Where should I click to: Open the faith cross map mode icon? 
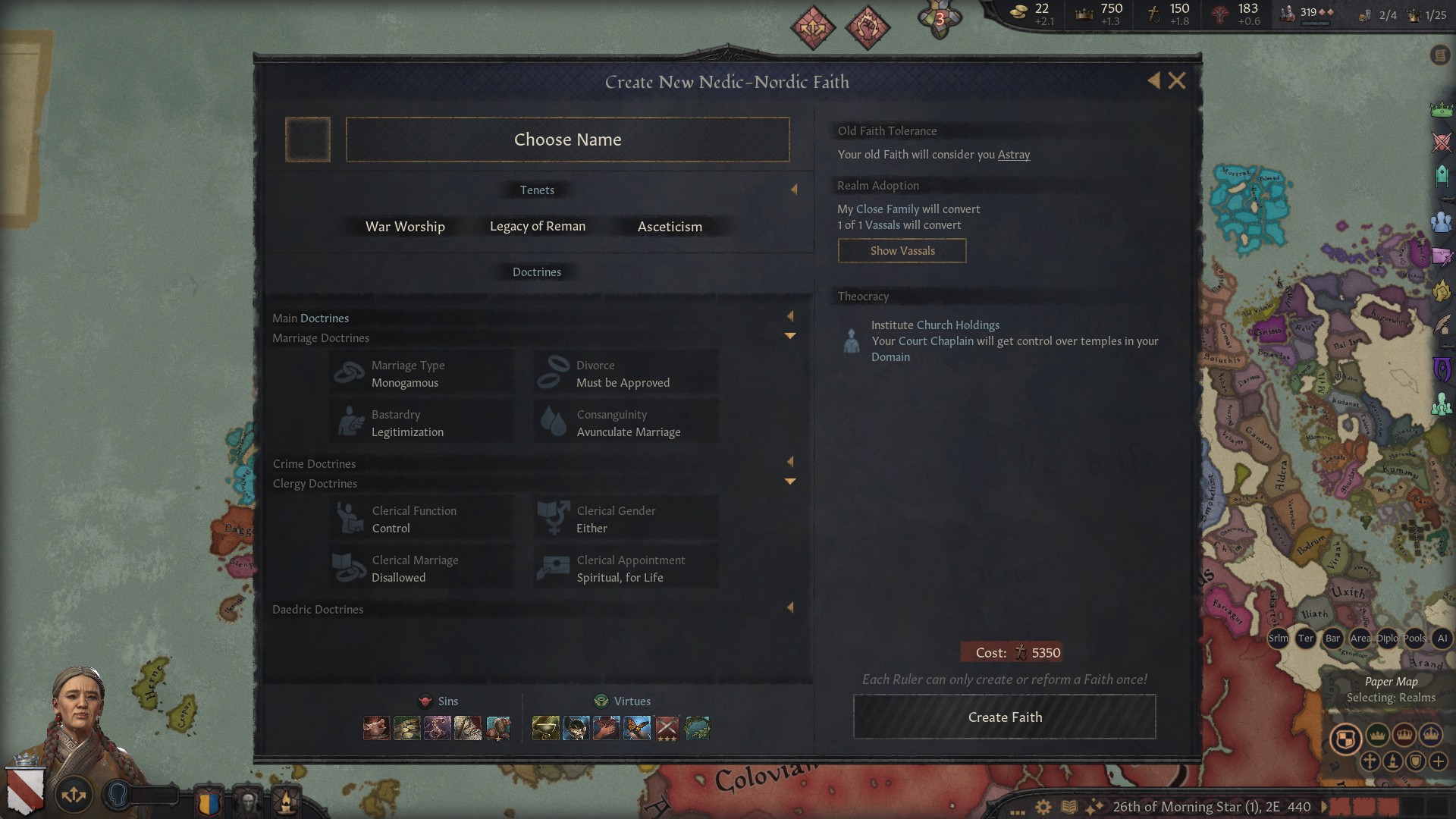point(1370,762)
